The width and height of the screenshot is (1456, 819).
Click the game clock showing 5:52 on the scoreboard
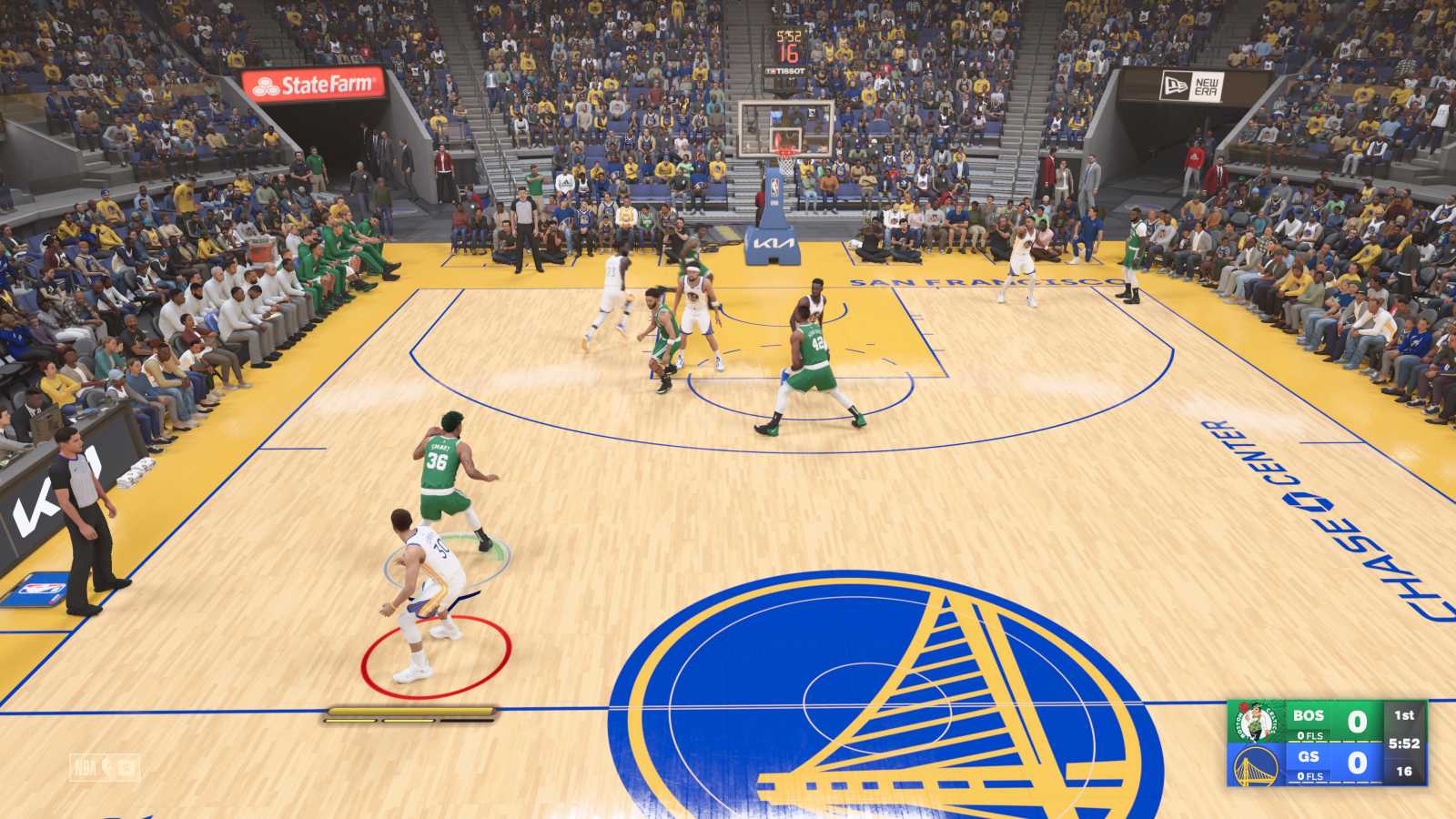1406,744
